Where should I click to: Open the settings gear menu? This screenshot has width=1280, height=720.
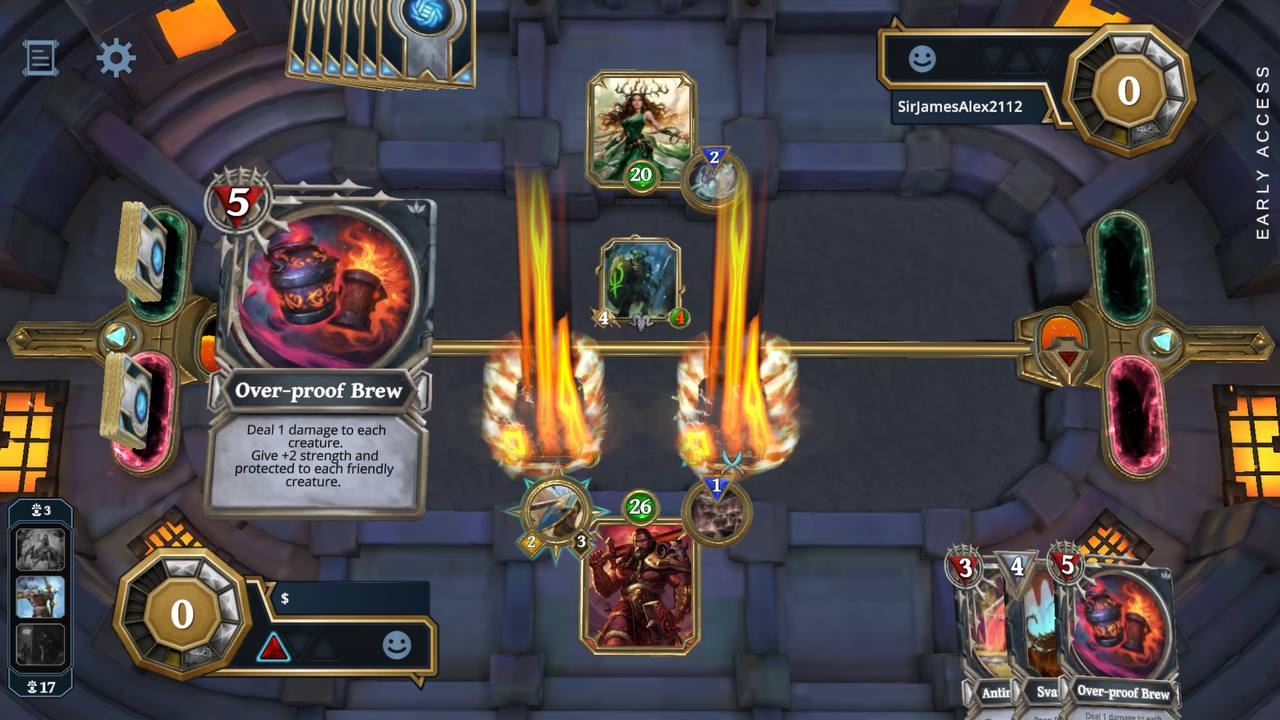coord(116,58)
